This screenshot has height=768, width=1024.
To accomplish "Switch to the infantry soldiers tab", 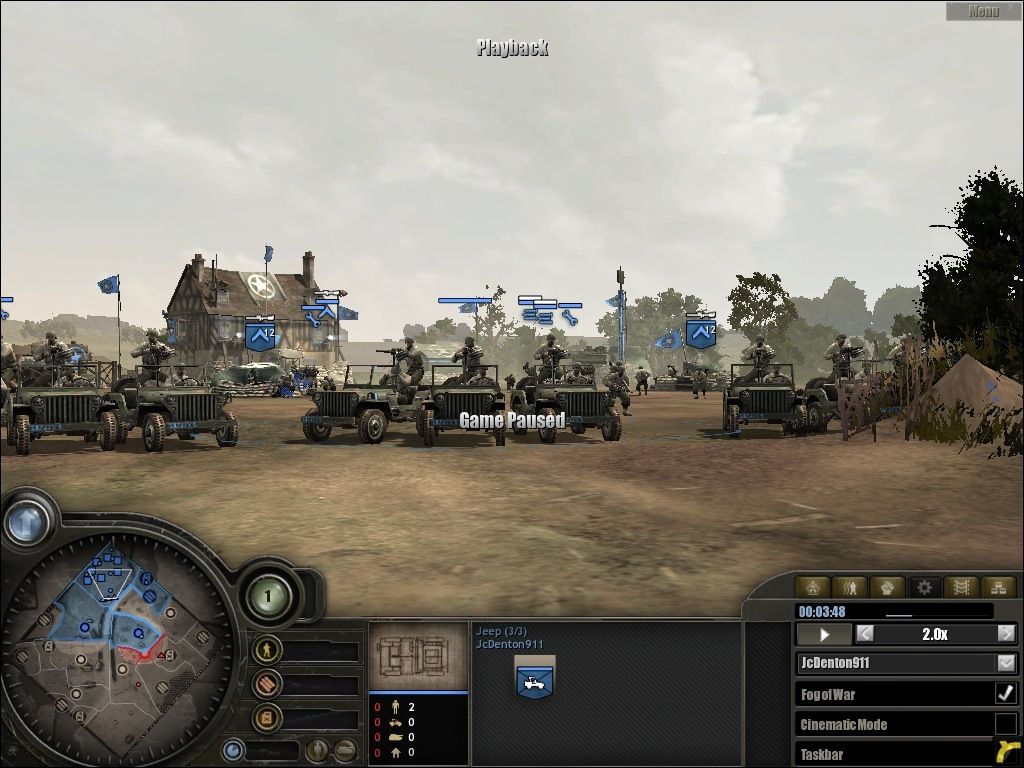I will click(x=850, y=587).
